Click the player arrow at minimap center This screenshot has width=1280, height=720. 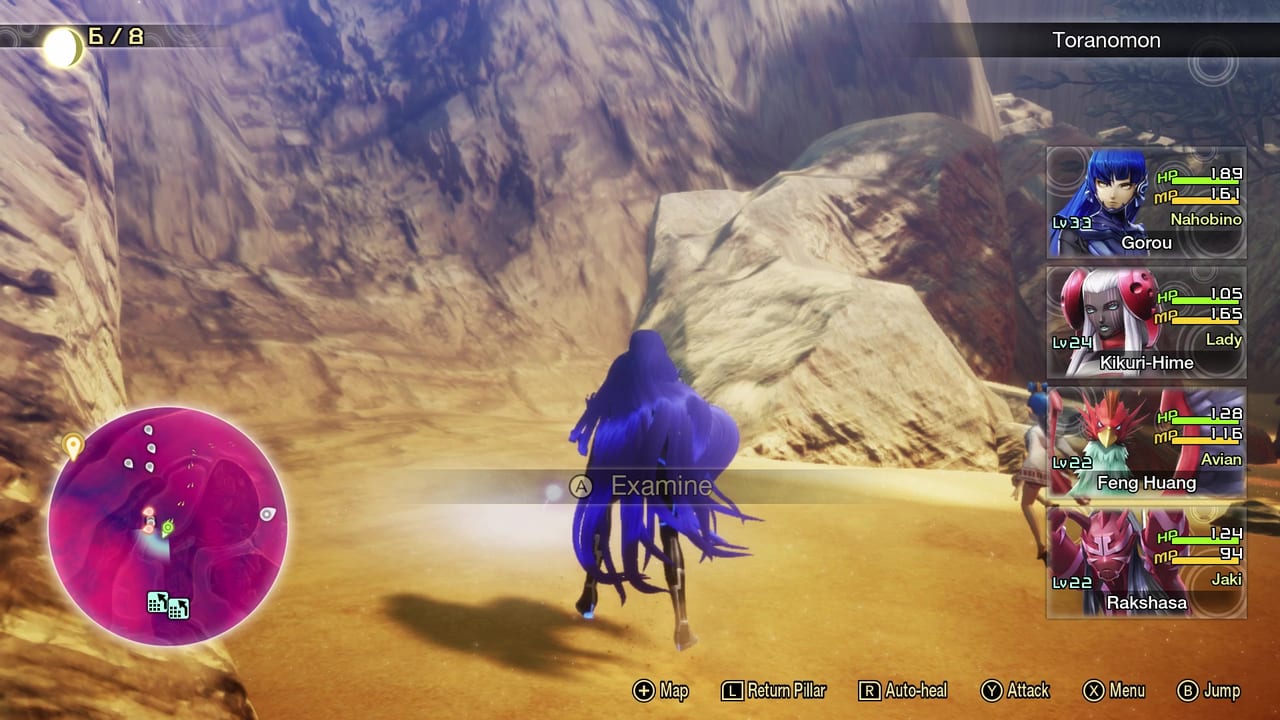tap(150, 520)
